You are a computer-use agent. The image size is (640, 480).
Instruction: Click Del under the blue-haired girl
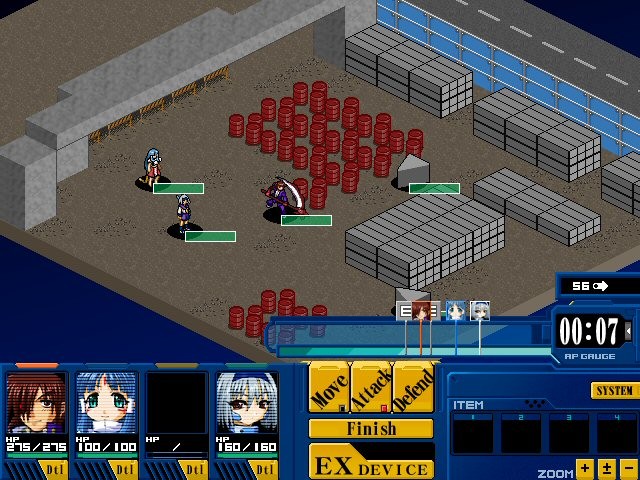(124, 468)
